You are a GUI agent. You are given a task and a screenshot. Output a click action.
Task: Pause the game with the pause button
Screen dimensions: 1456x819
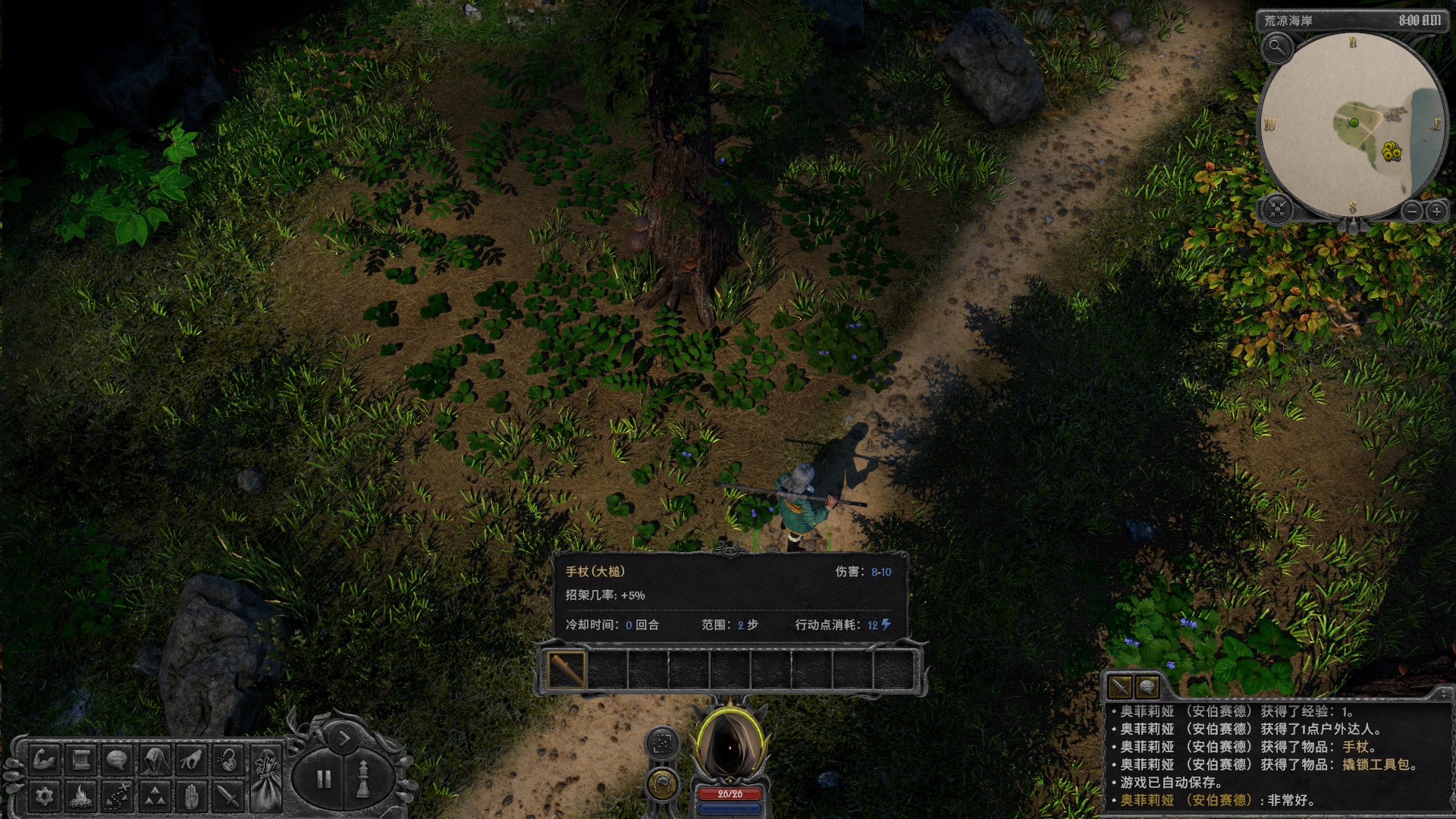(324, 780)
